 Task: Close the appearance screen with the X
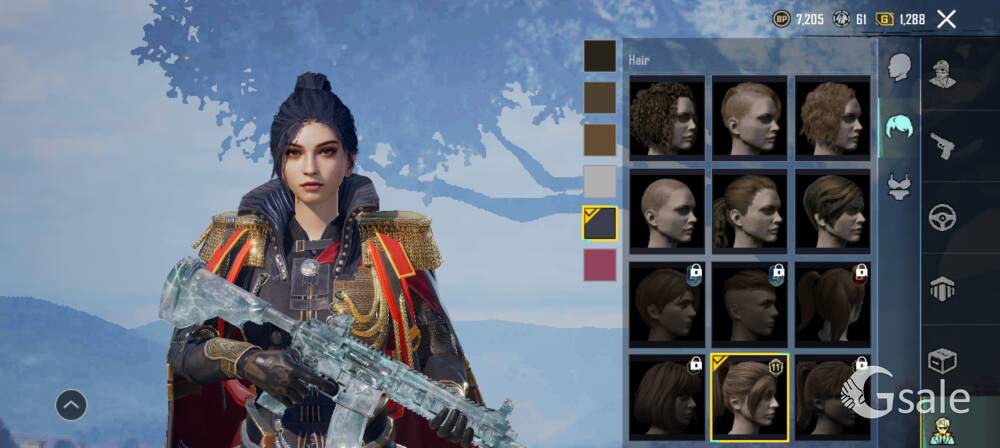point(946,19)
